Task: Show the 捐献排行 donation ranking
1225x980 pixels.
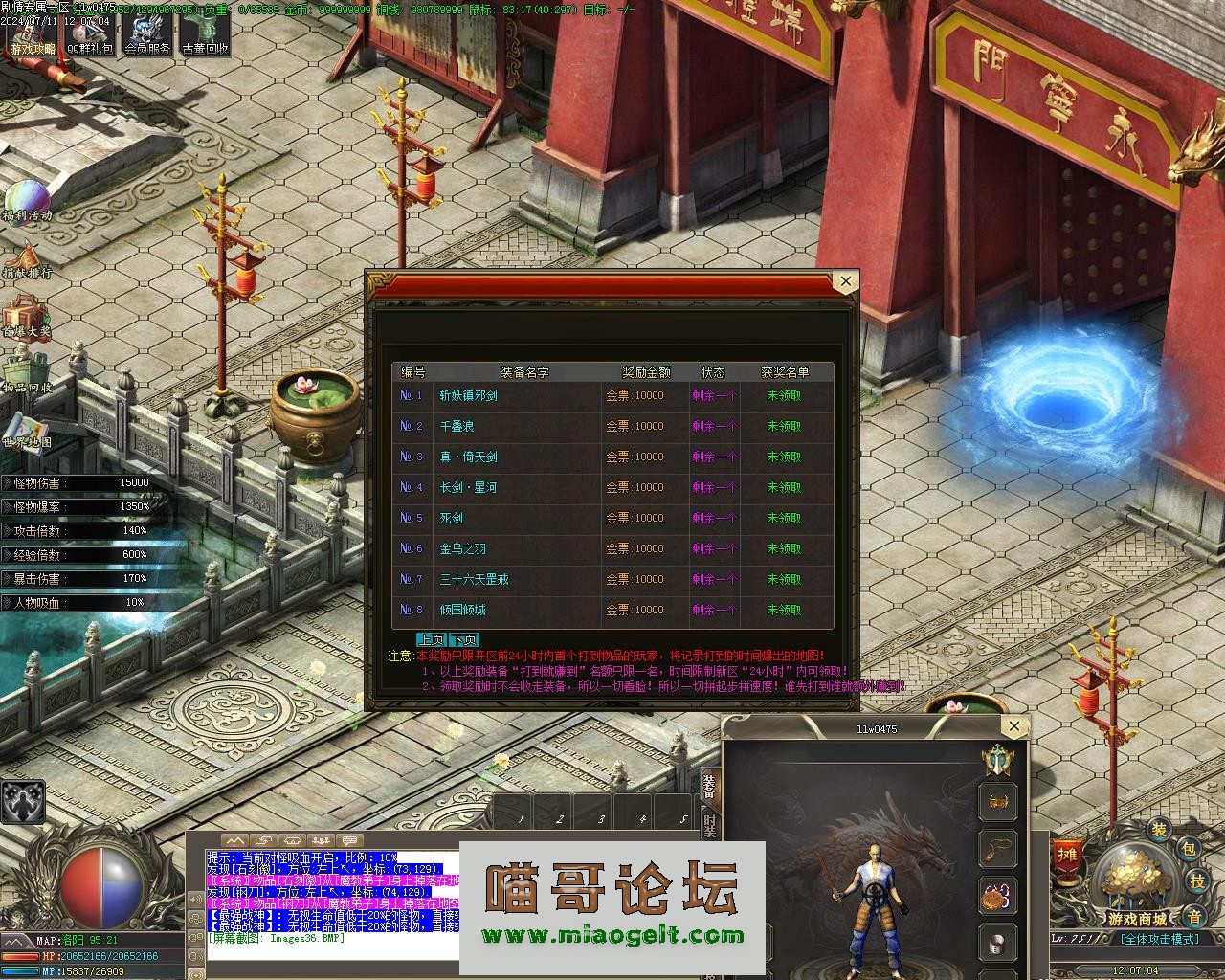Action: pos(27,260)
